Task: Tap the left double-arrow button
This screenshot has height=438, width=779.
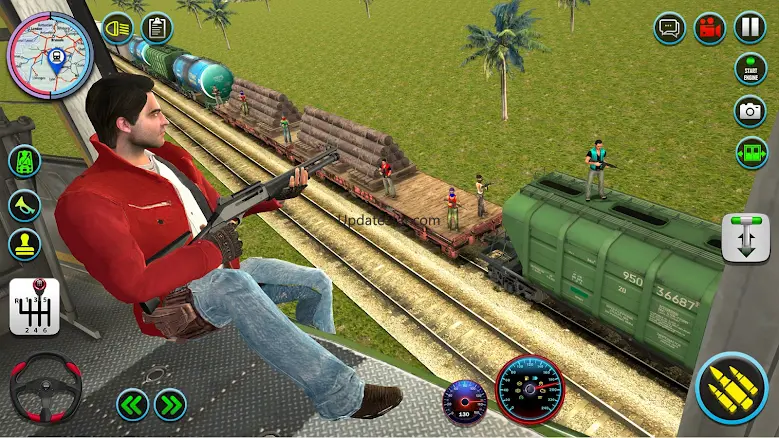Action: pos(132,404)
